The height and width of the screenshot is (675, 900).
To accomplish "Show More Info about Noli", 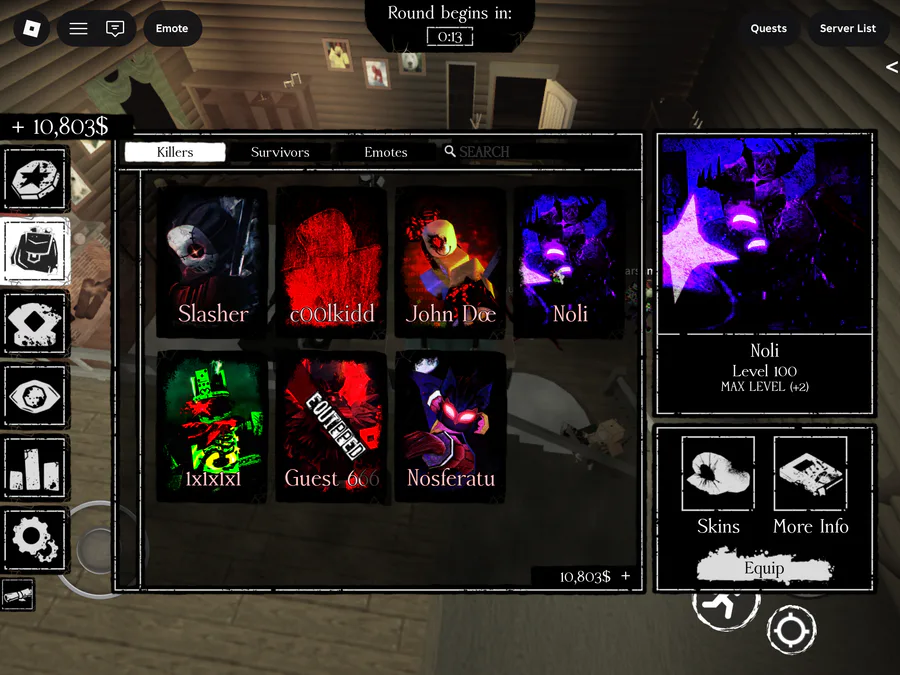I will coord(810,487).
